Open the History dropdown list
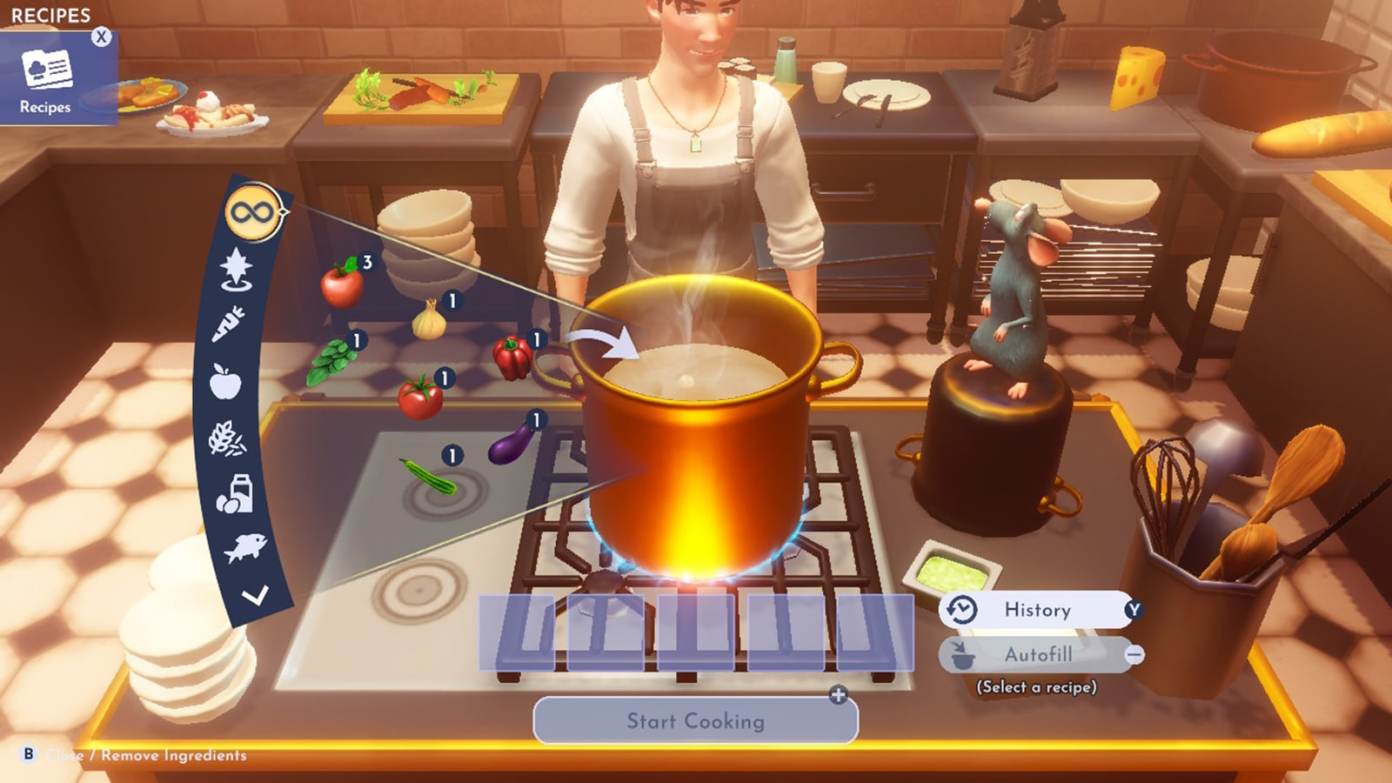 (1037, 609)
